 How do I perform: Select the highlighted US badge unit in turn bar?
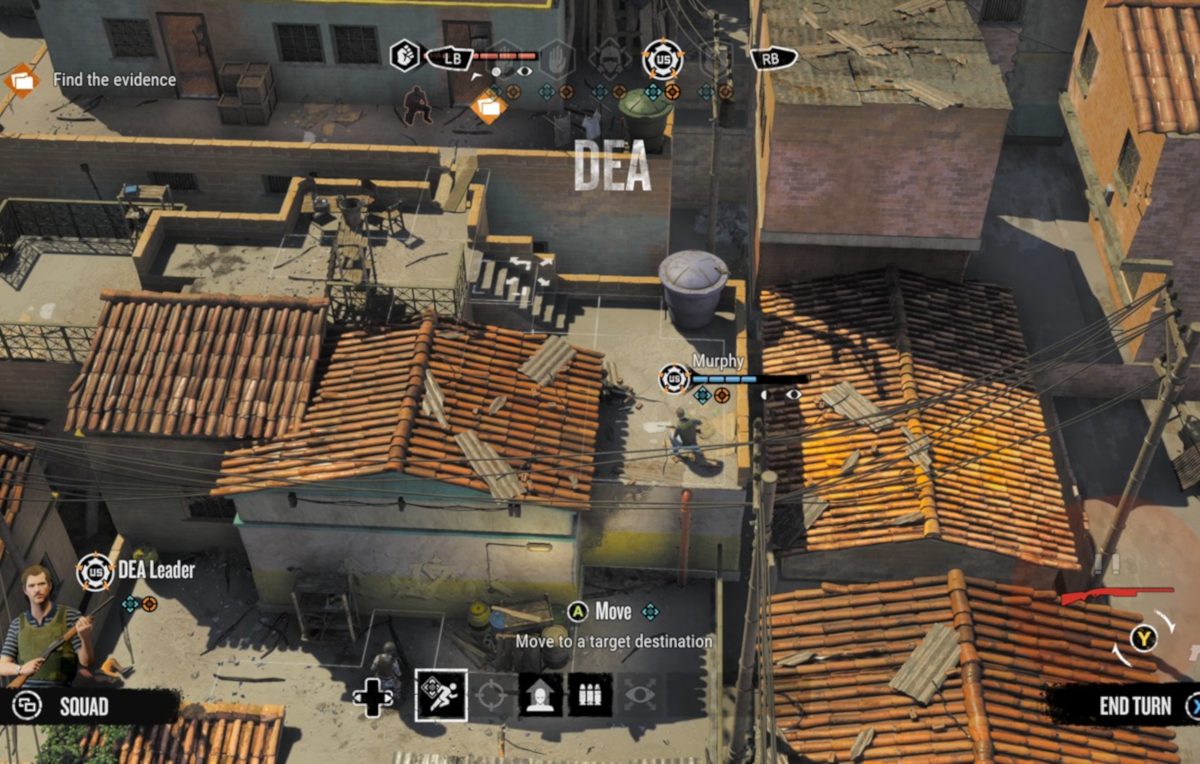click(x=661, y=59)
